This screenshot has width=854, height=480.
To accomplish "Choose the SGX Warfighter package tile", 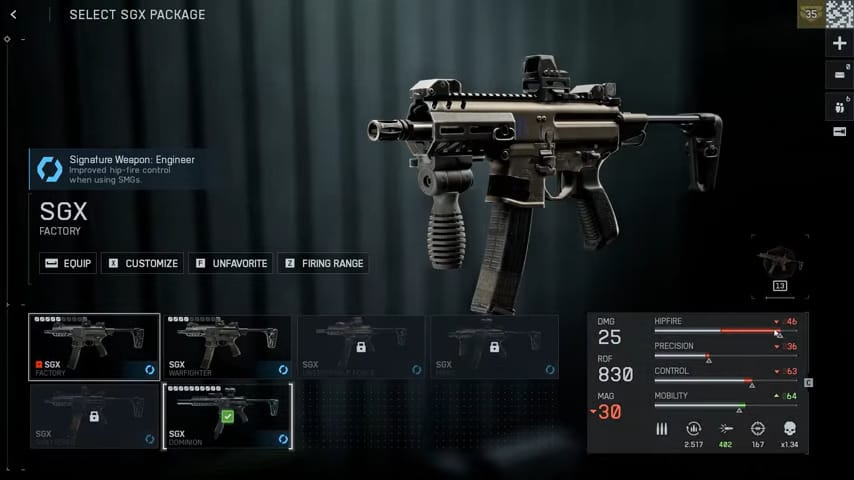I will (227, 347).
